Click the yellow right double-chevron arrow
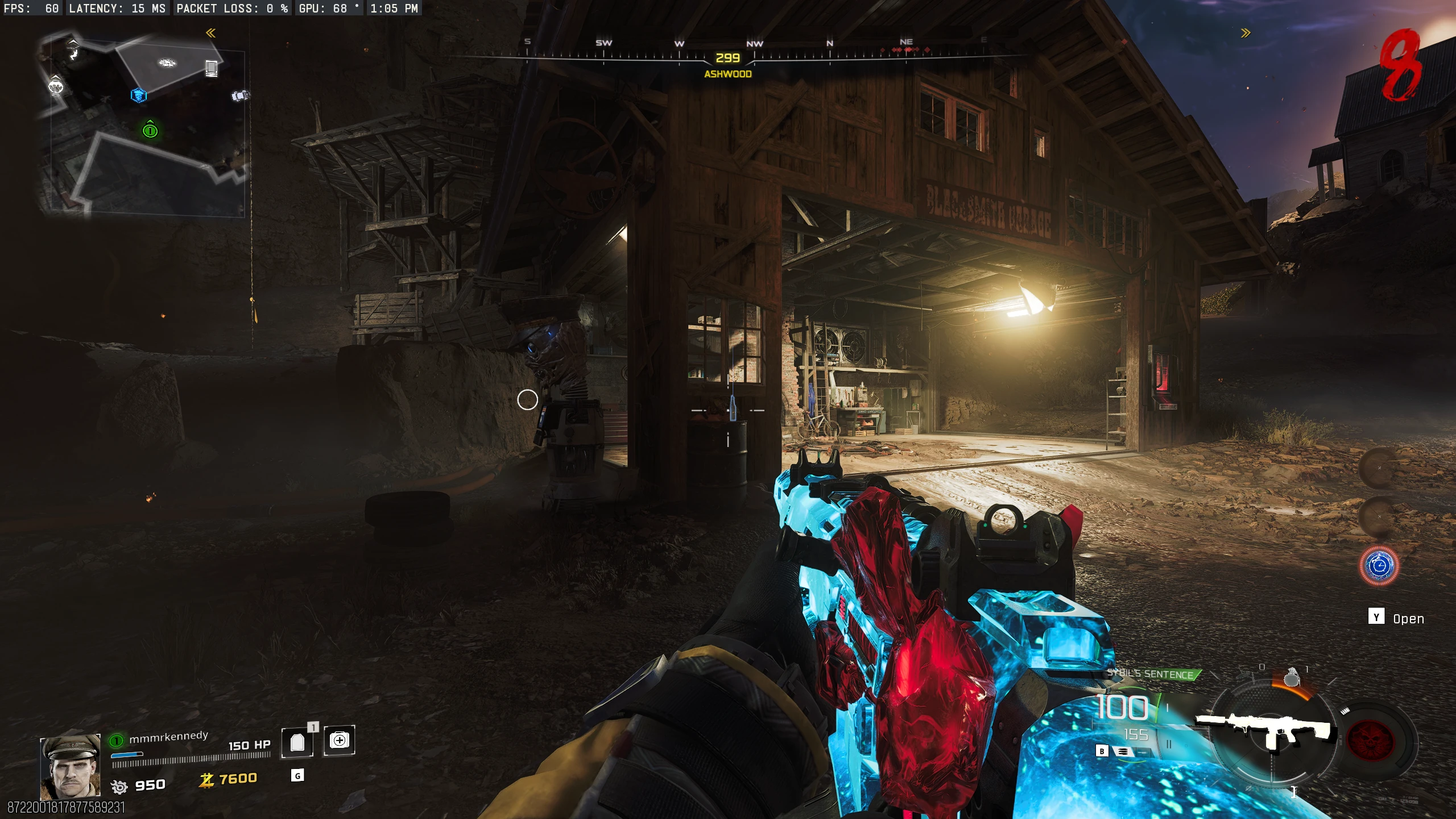This screenshot has width=1456, height=819. 1246,33
